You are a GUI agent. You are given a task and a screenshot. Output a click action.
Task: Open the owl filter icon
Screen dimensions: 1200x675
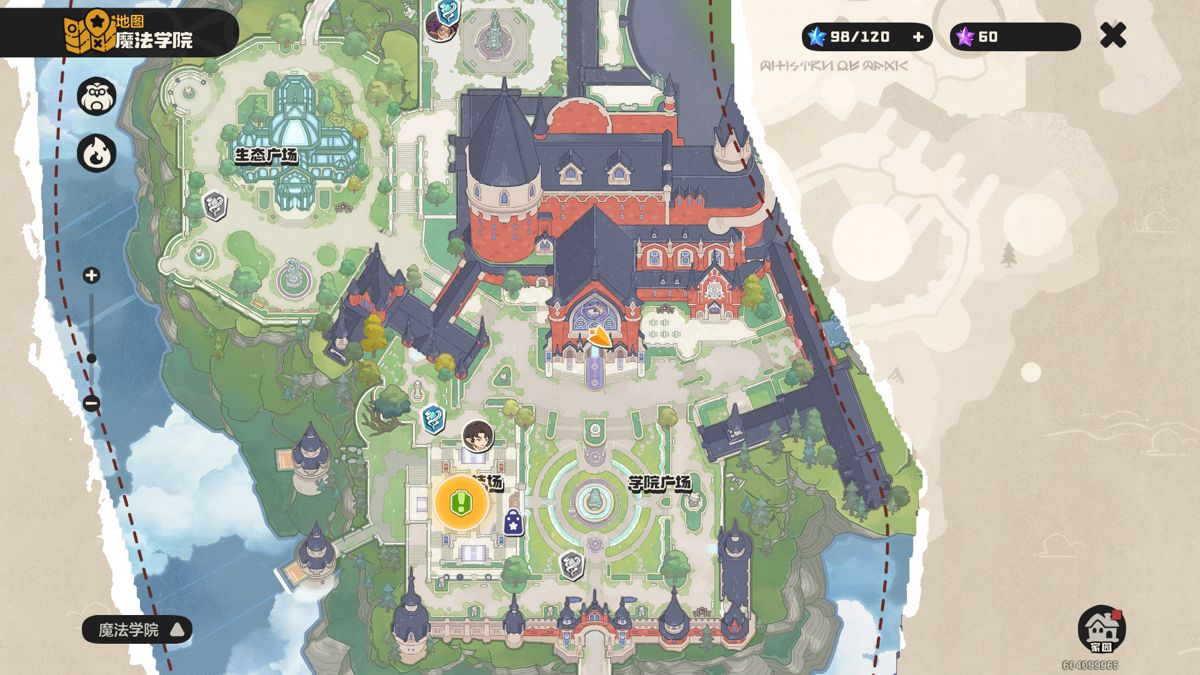97,96
